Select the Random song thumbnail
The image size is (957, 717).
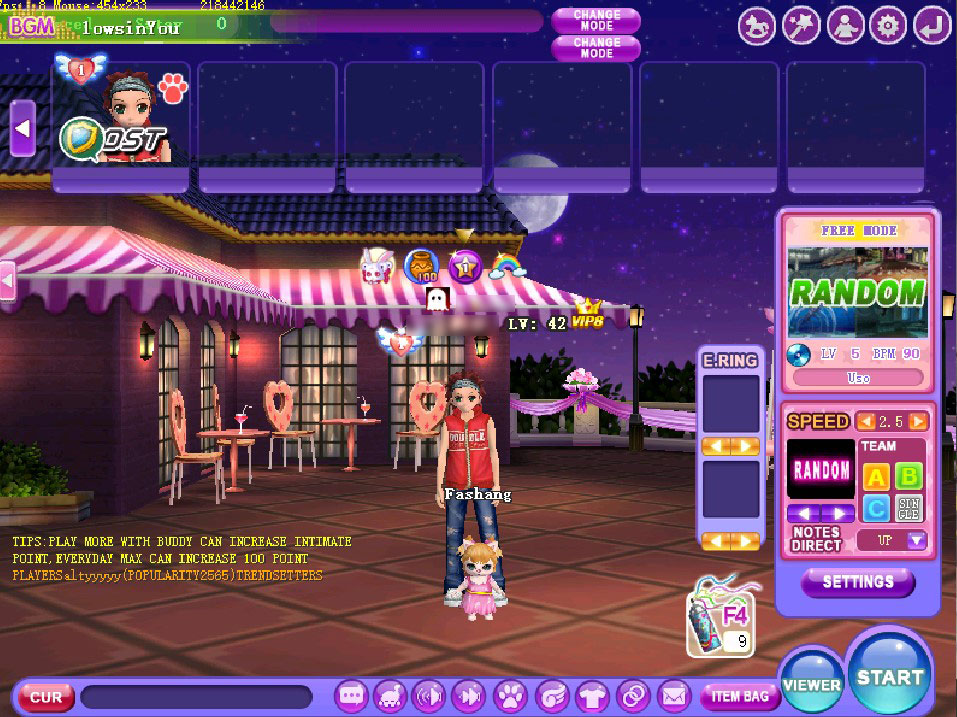point(857,292)
